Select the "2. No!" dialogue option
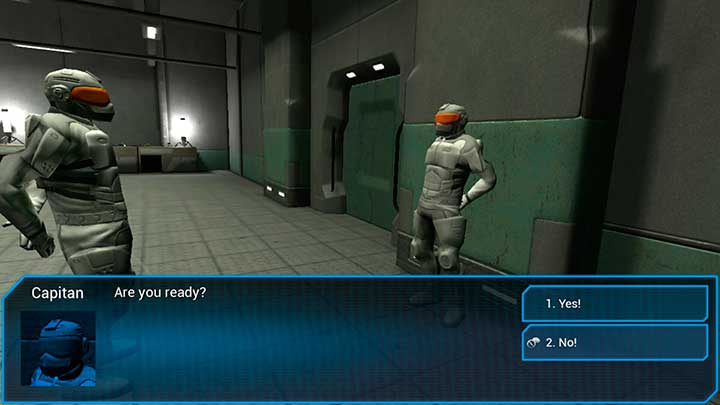The image size is (720, 405). (614, 342)
